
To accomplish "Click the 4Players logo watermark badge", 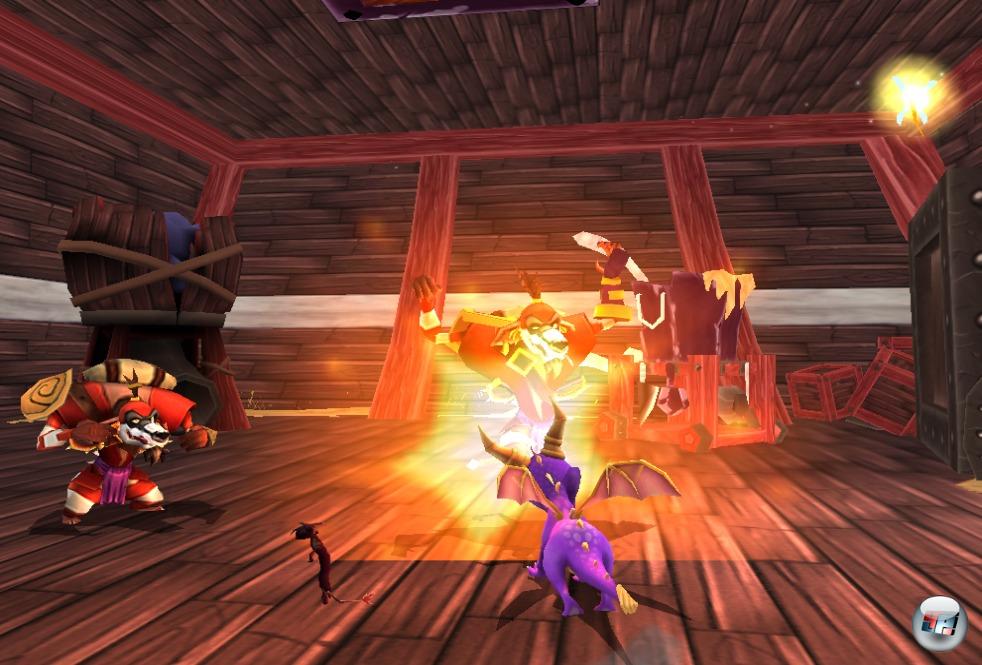I will [x=939, y=626].
